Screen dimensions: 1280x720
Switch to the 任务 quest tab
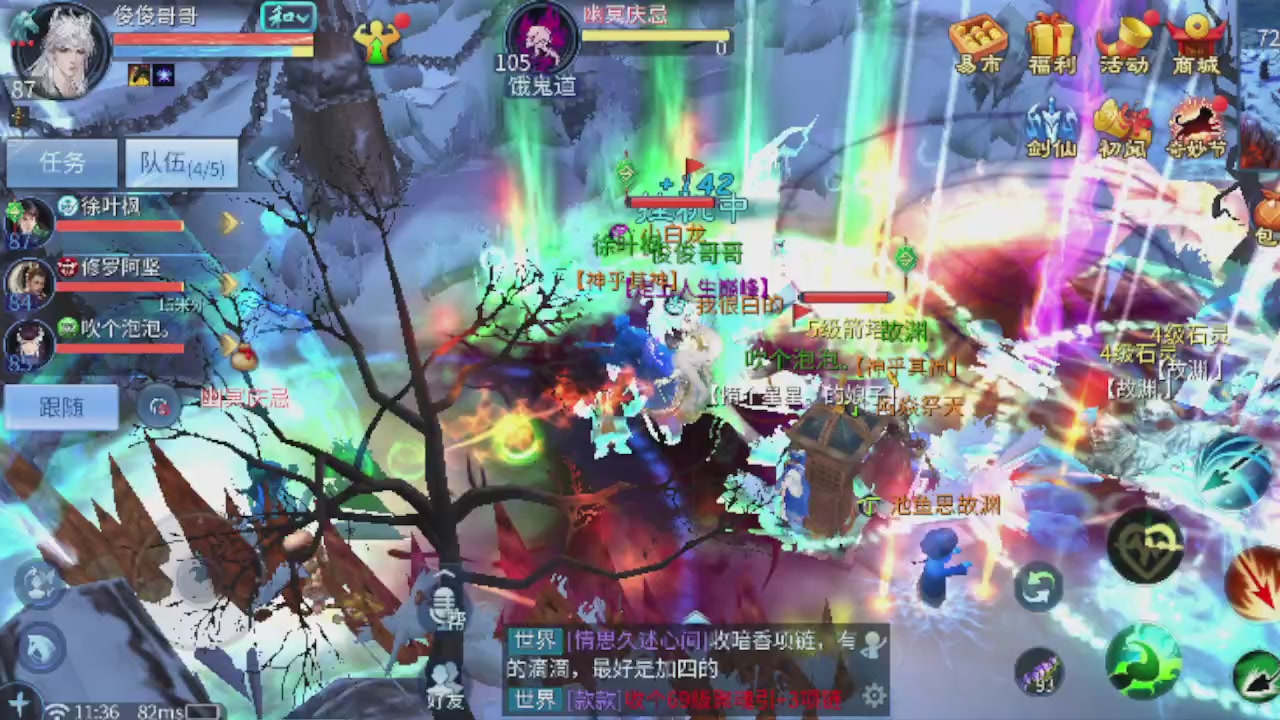pyautogui.click(x=62, y=162)
